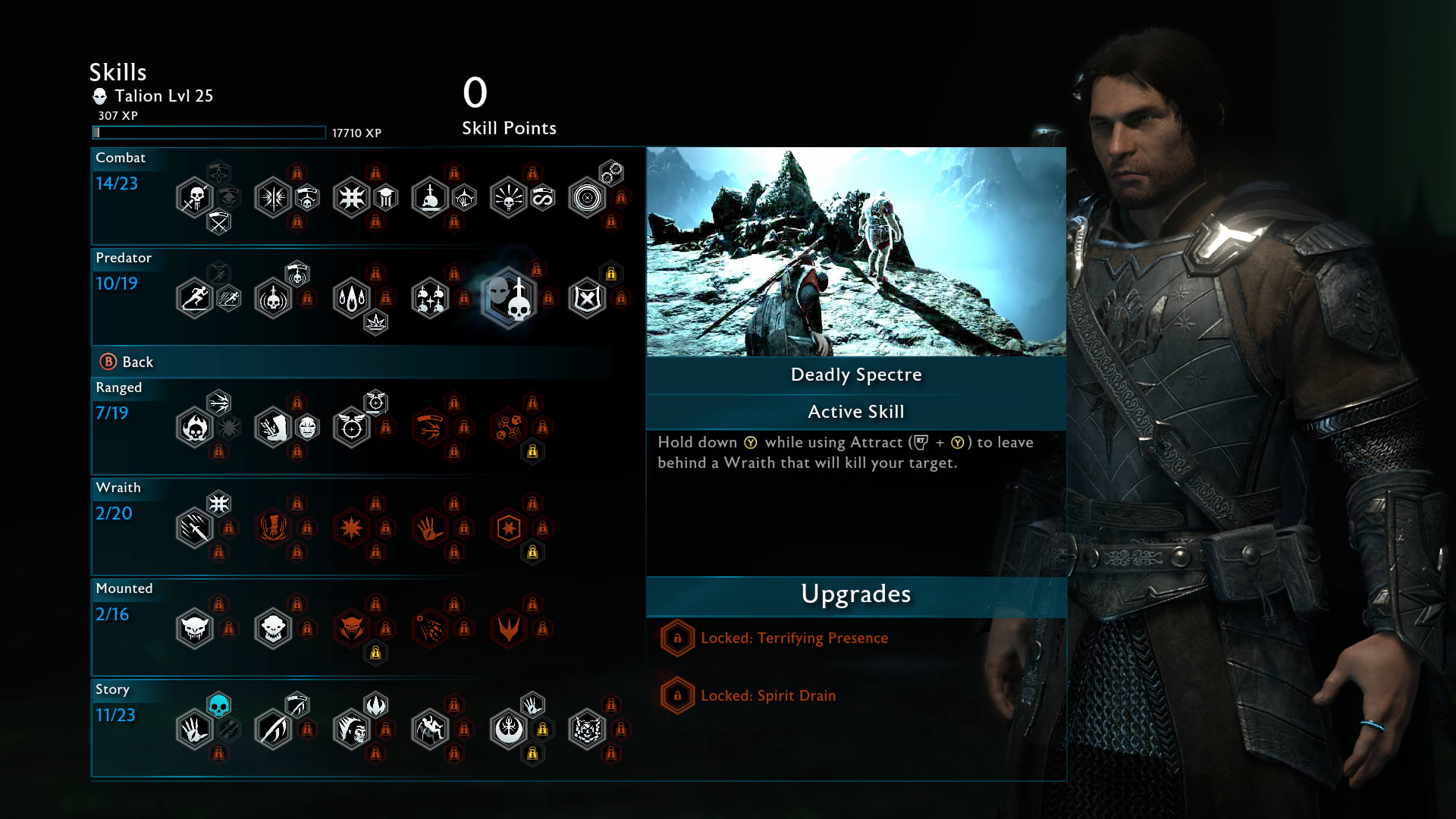The image size is (1456, 819).
Task: Select the locked orange handprint Wraith skill
Action: coord(430,528)
